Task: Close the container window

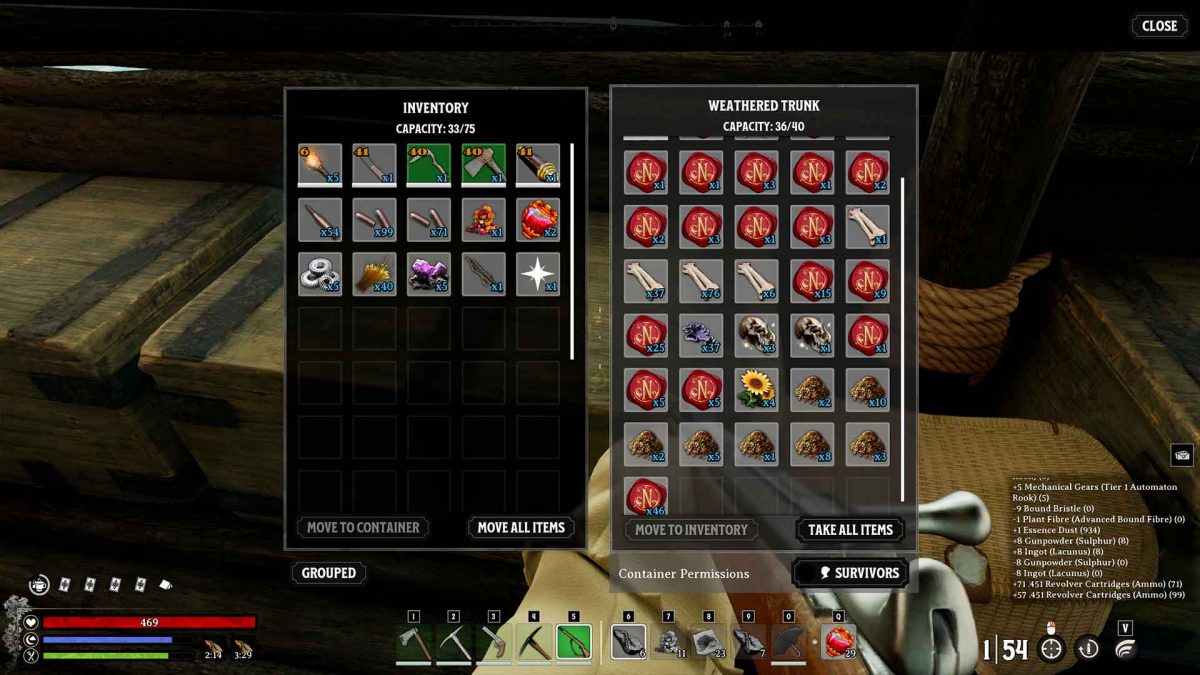Action: pyautogui.click(x=1158, y=26)
